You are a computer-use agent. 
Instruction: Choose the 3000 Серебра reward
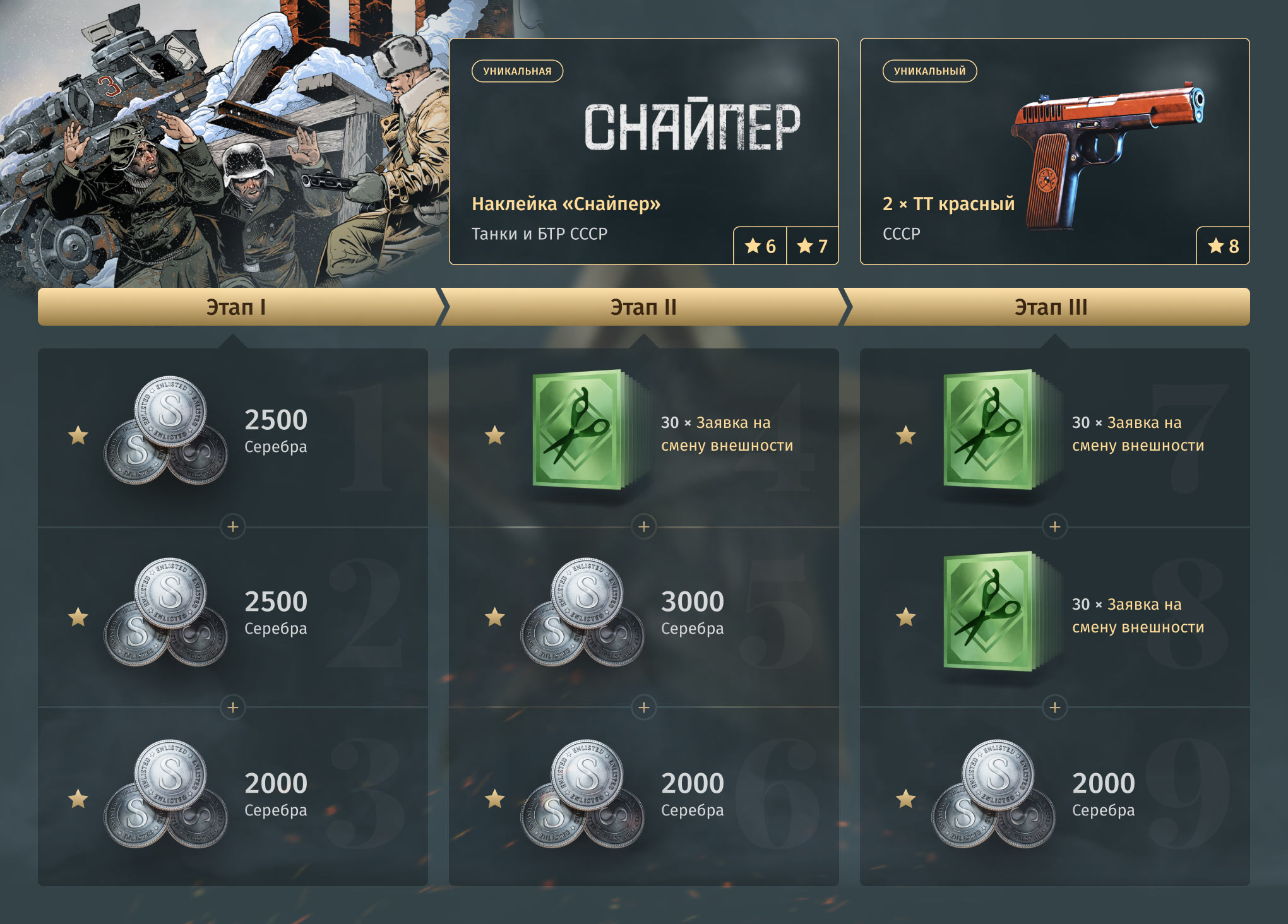[x=643, y=617]
